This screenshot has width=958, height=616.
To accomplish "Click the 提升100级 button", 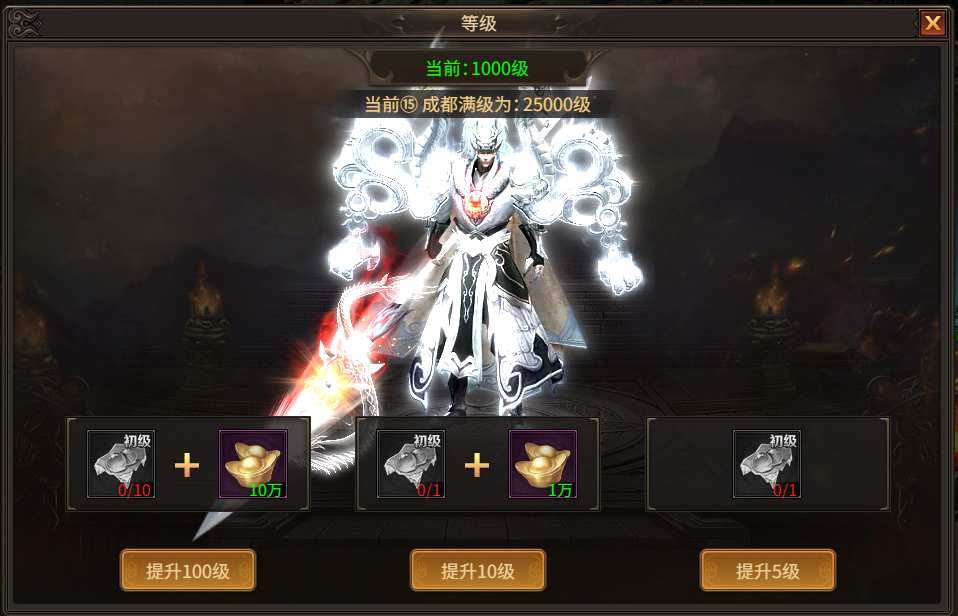I will tap(188, 571).
